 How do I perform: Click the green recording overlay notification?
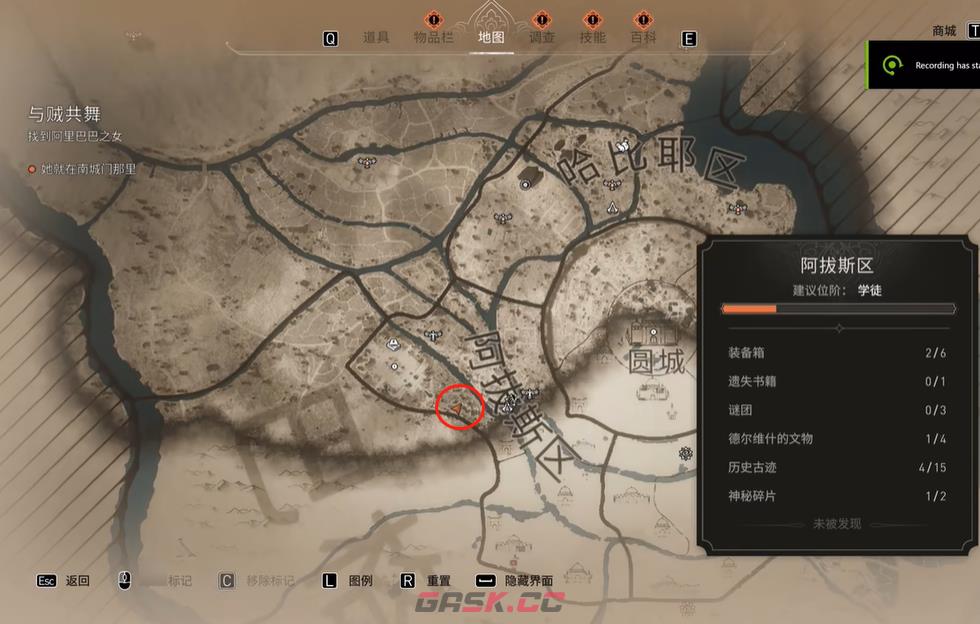click(923, 65)
